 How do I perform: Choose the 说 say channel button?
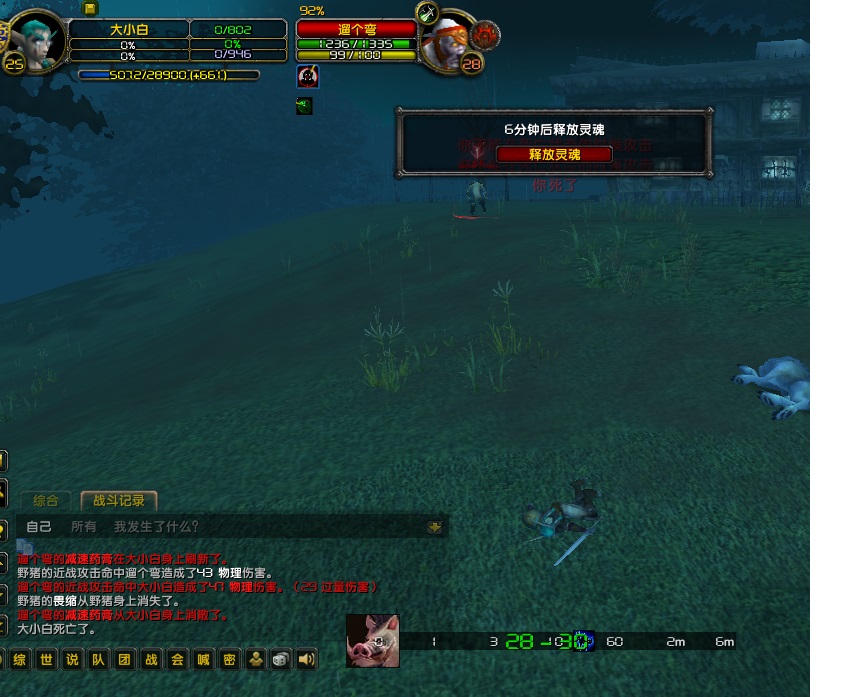point(72,659)
